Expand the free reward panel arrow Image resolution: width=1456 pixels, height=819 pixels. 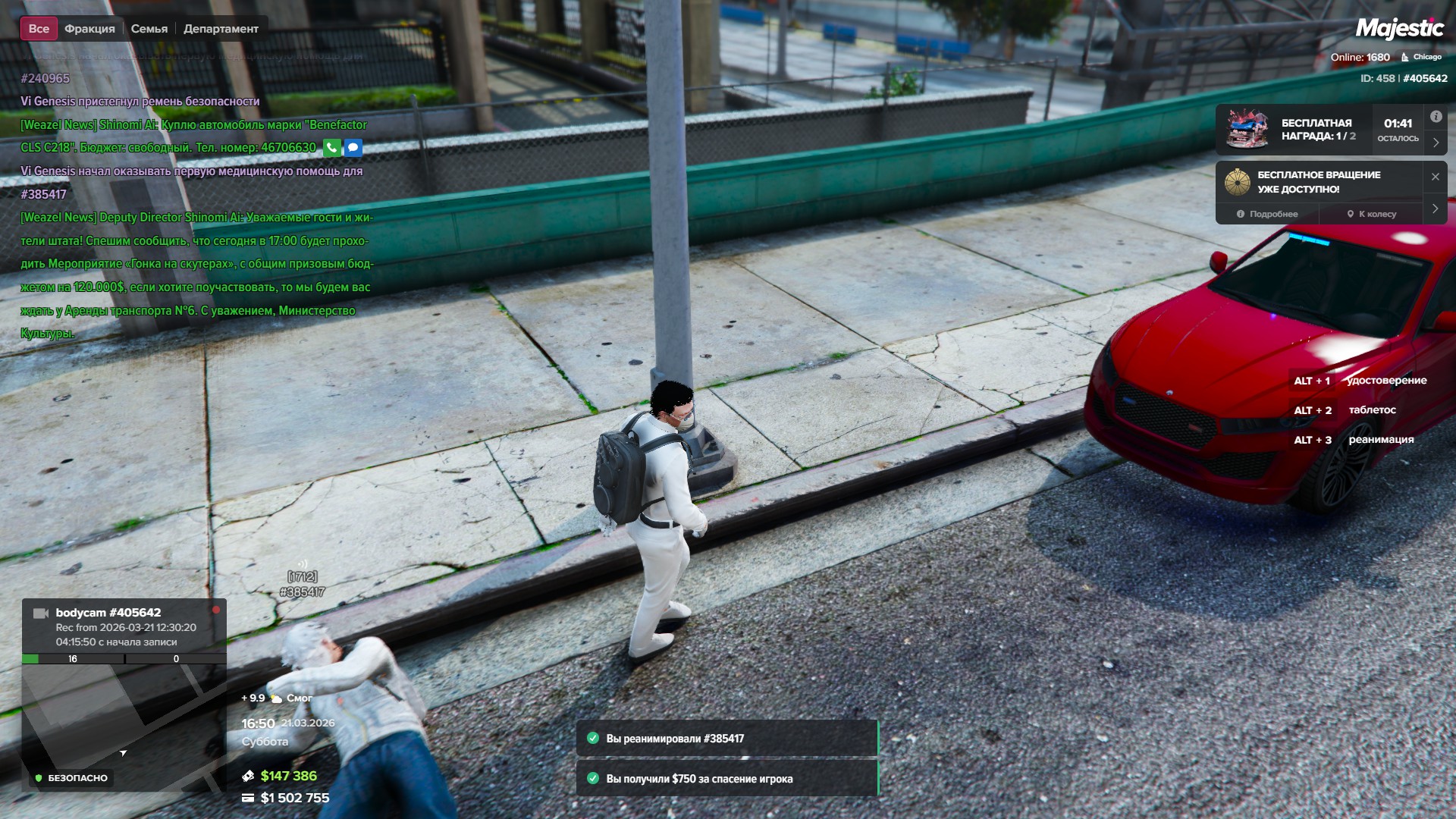click(1436, 143)
